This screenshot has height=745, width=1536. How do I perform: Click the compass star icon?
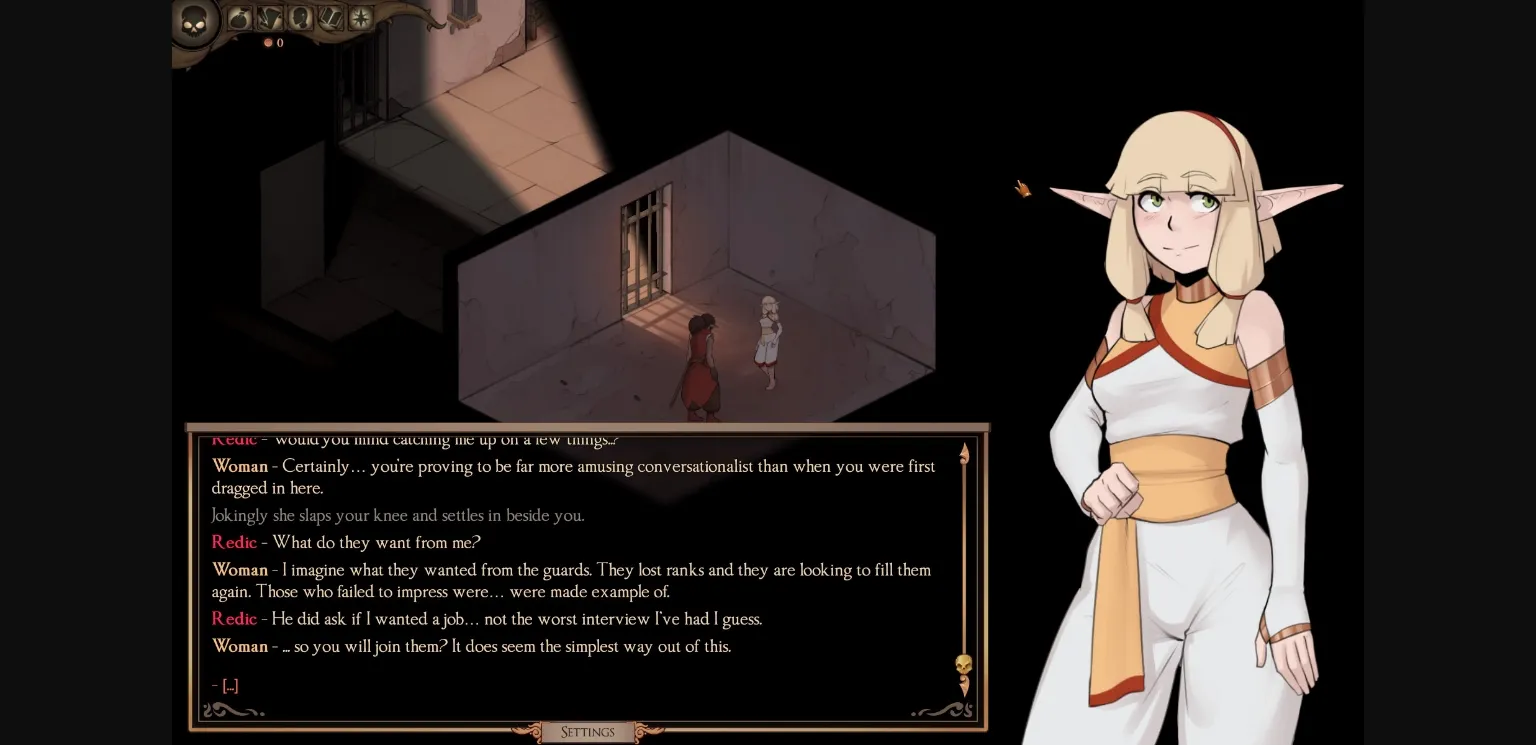pyautogui.click(x=360, y=17)
